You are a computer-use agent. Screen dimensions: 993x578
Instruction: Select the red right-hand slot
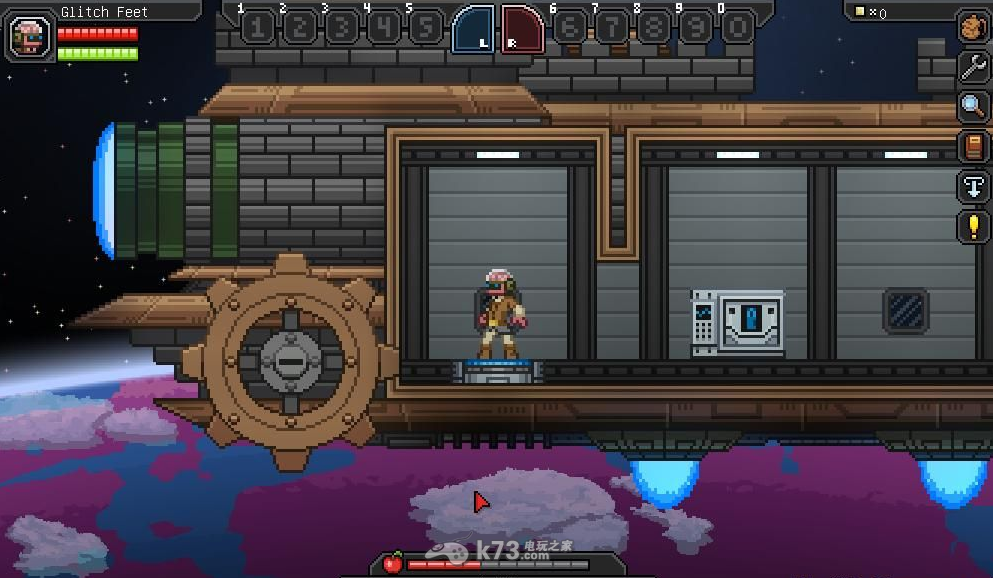click(522, 29)
